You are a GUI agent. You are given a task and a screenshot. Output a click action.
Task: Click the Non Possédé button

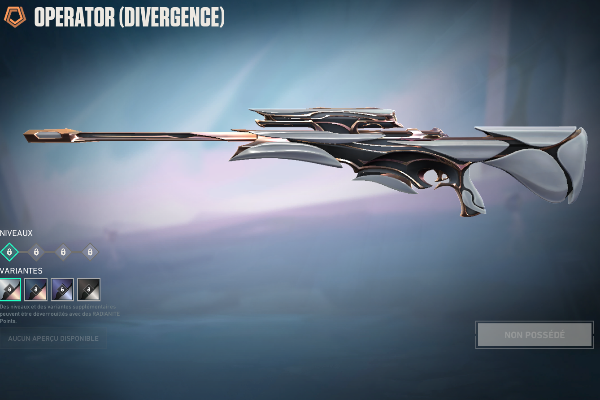pos(534,335)
